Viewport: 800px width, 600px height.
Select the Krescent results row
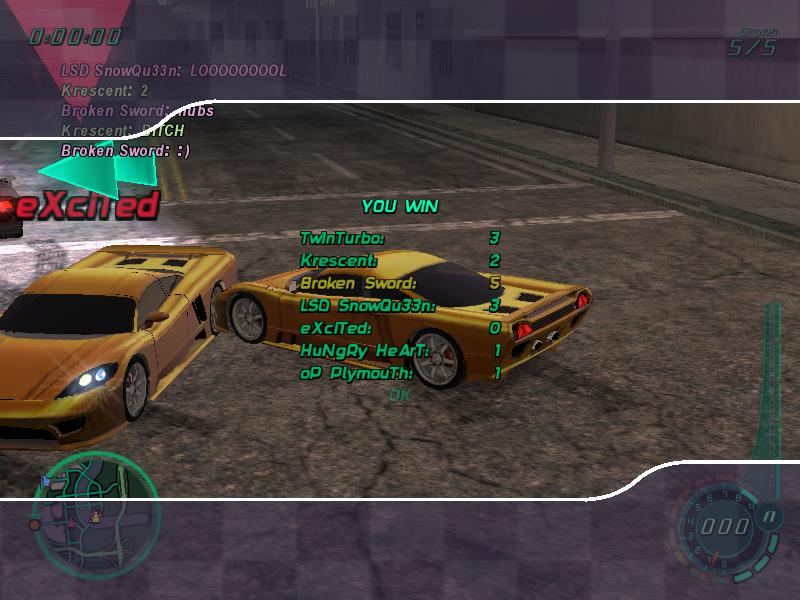400,260
